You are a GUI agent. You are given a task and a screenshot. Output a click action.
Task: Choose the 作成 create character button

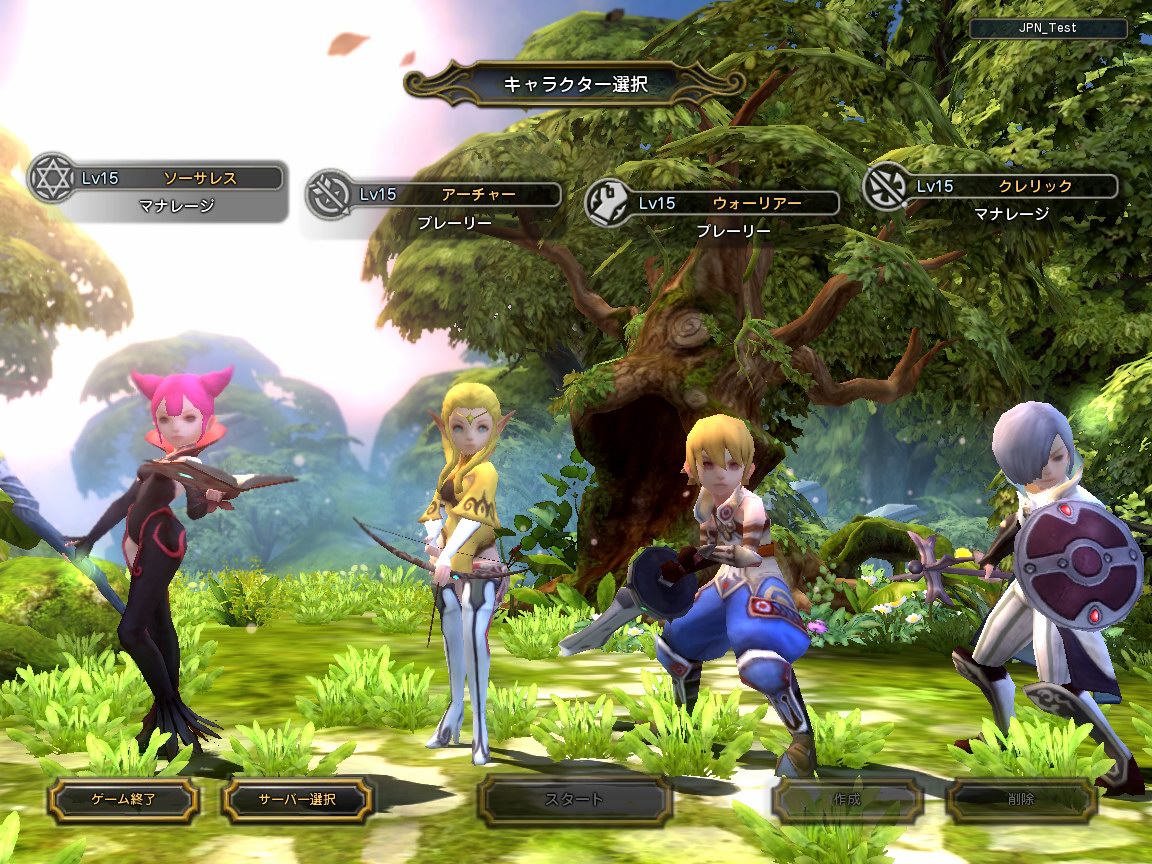pos(846,800)
